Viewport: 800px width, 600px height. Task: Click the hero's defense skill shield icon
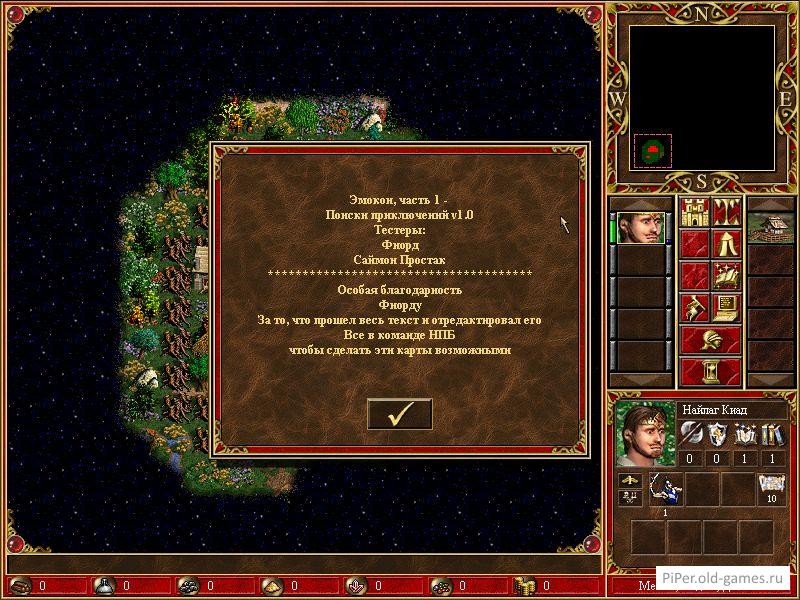click(718, 435)
